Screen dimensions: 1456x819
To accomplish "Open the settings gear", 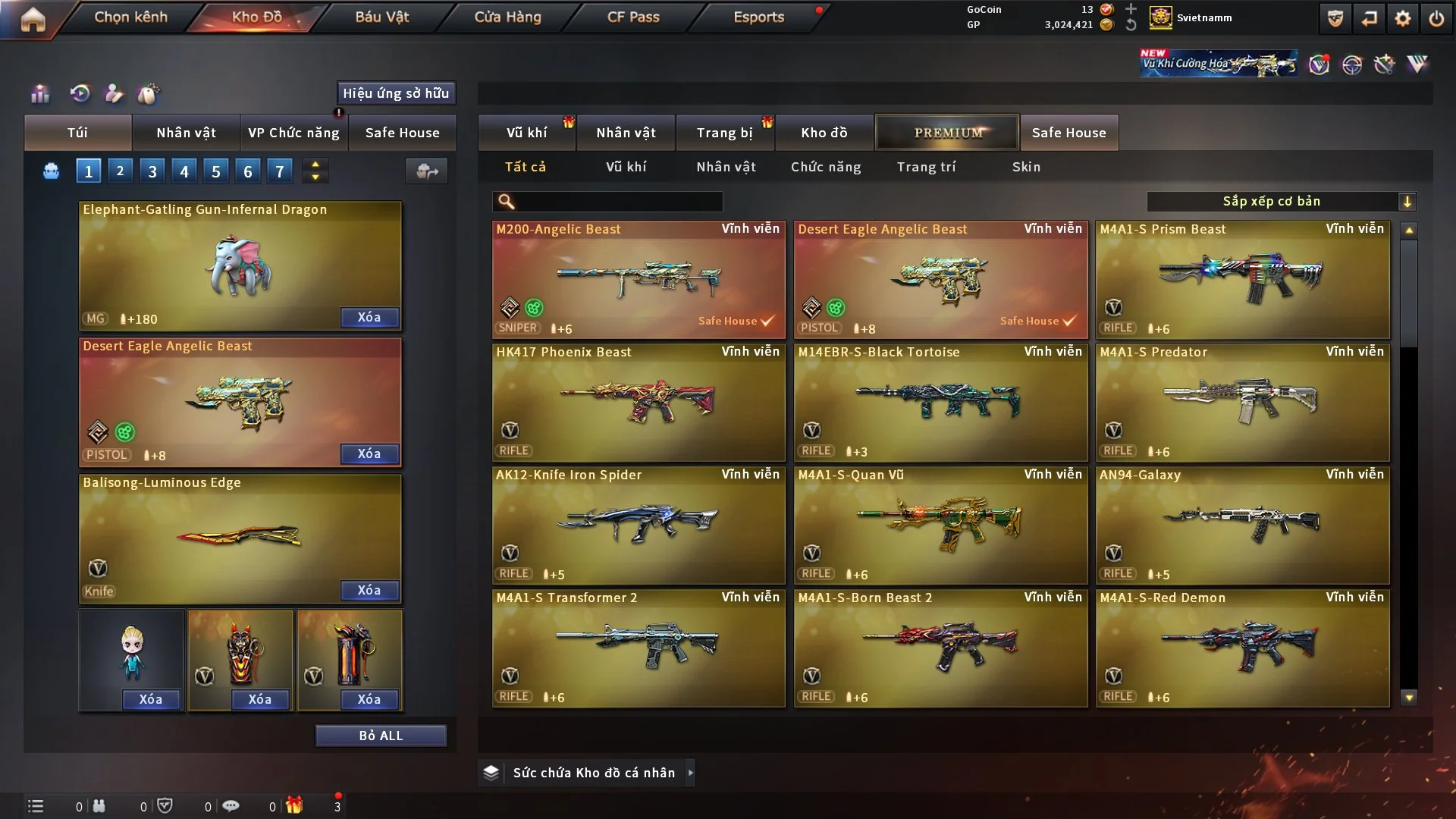I will tap(1402, 18).
